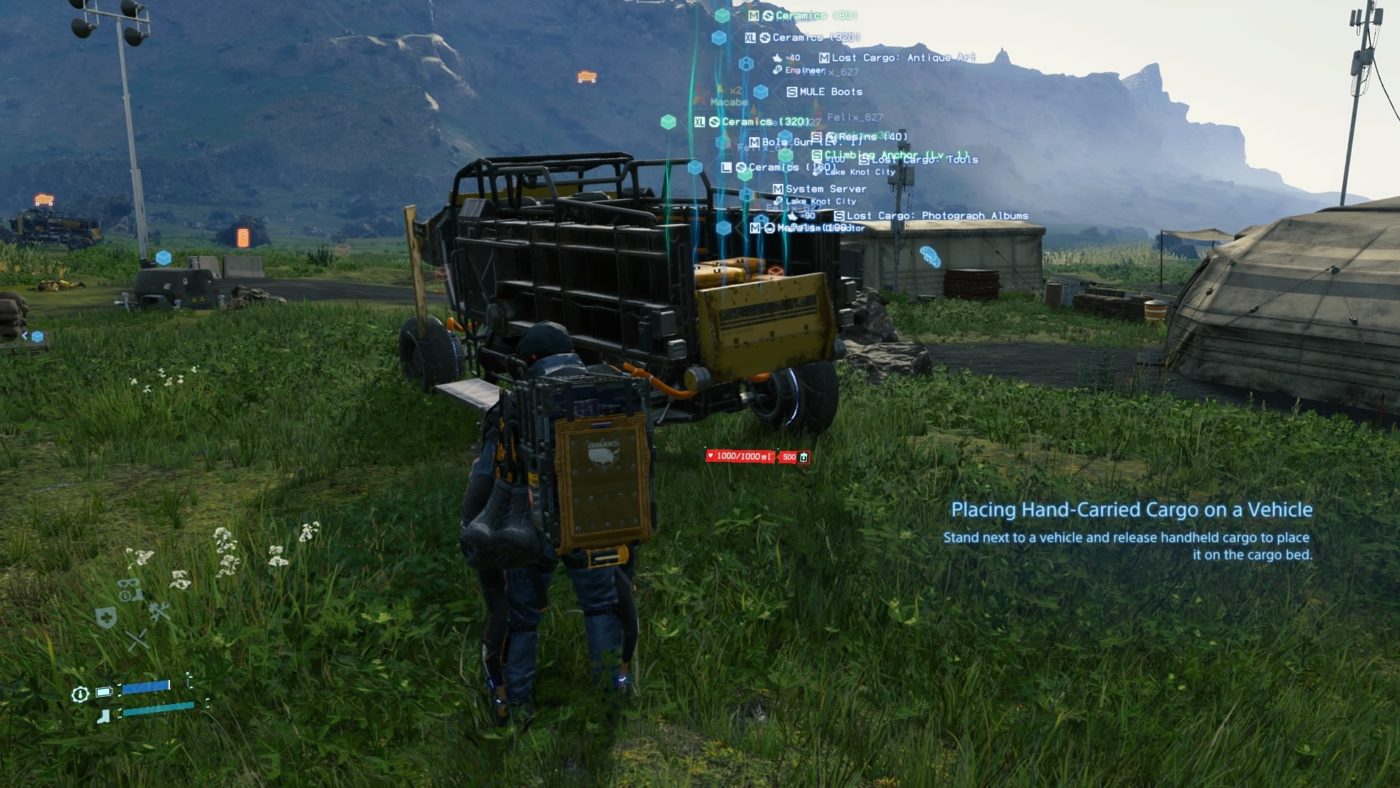Click the battery icon in the status HUD

click(104, 692)
